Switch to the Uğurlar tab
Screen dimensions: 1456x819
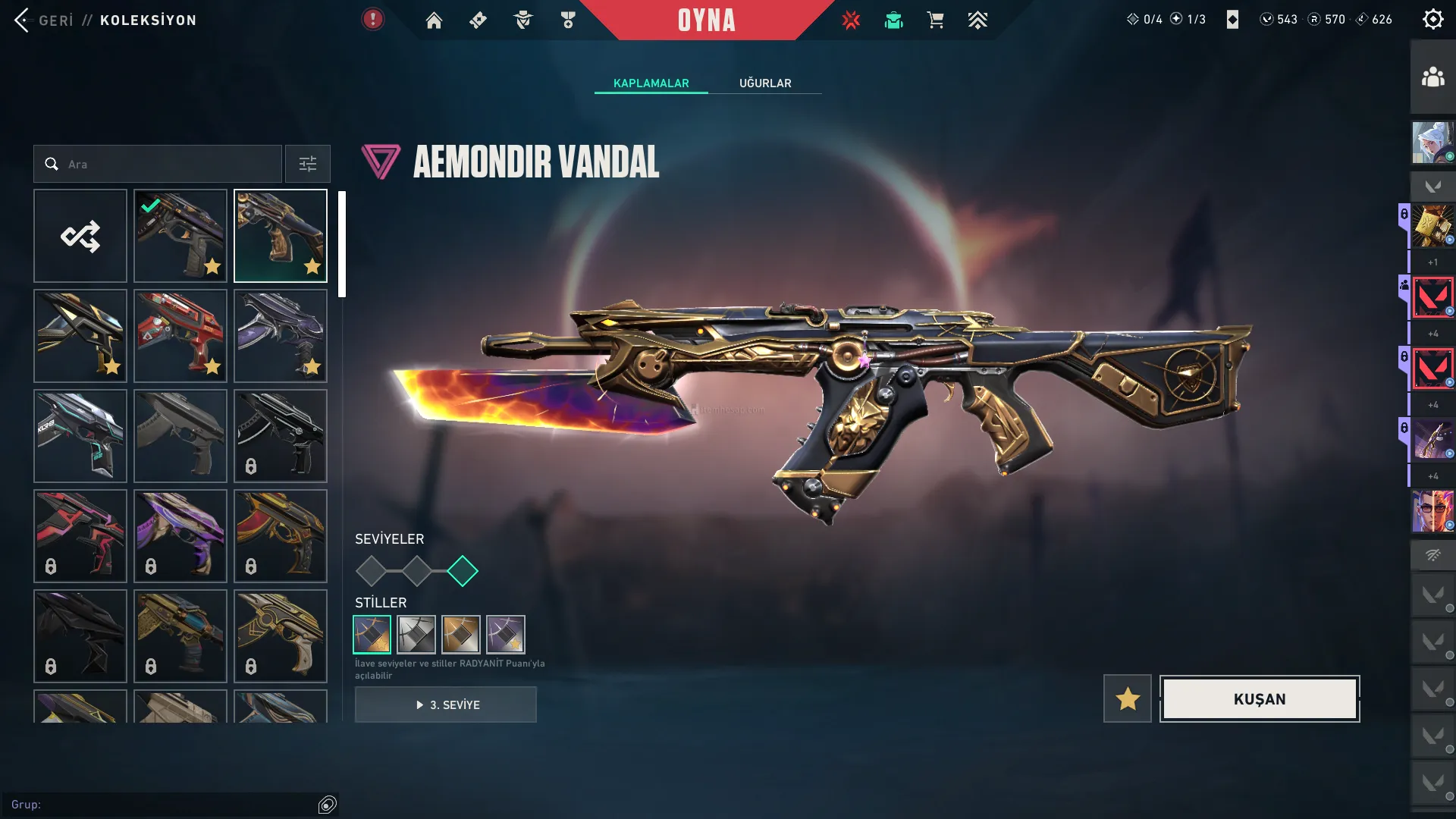pos(765,83)
